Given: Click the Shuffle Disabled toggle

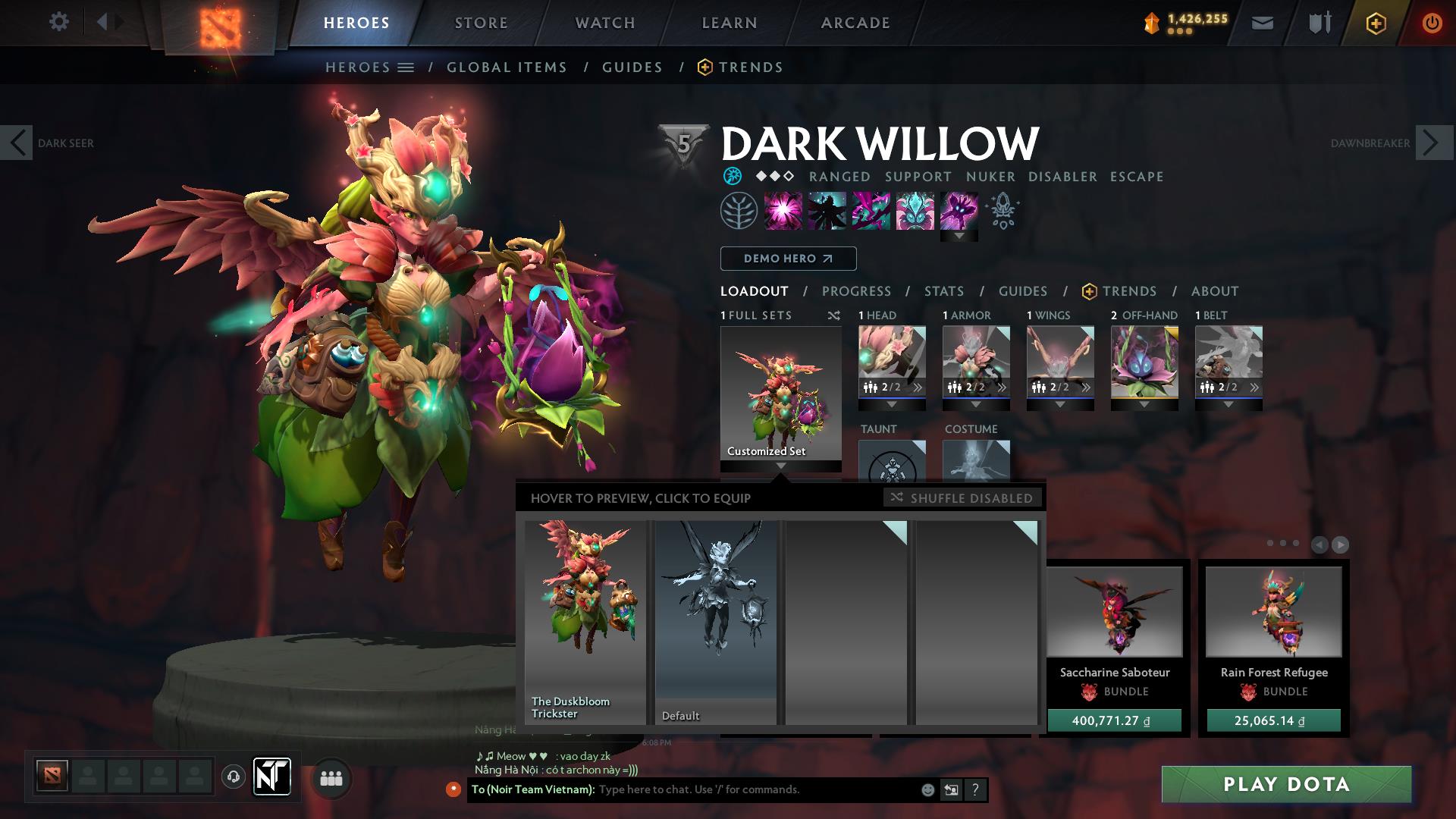Looking at the screenshot, I should tap(962, 498).
